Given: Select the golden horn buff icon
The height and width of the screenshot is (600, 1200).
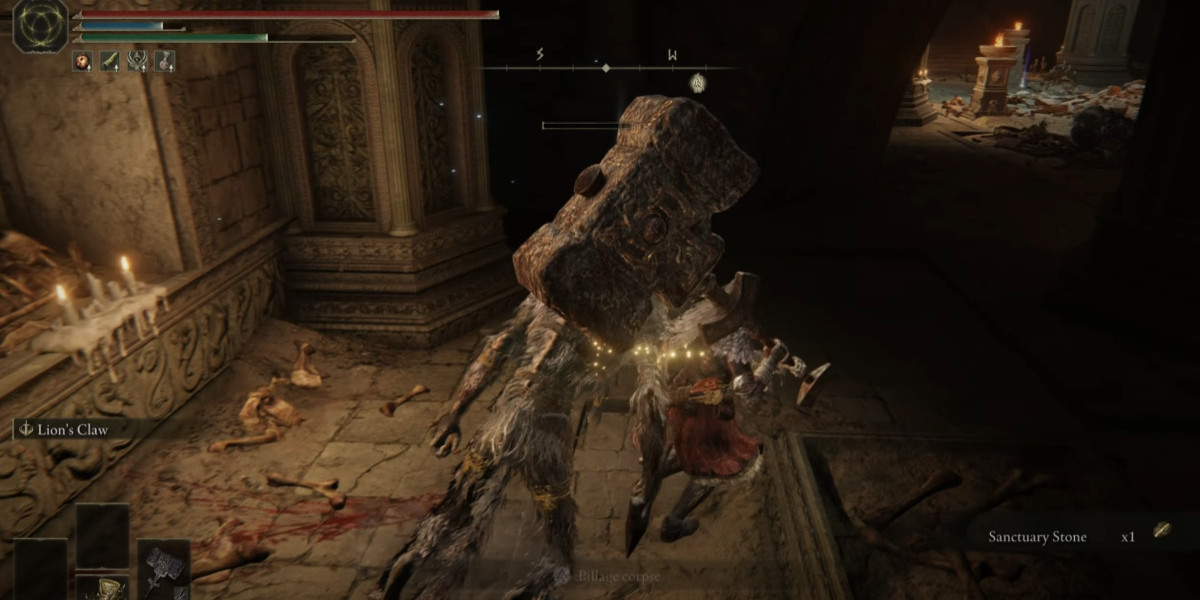Looking at the screenshot, I should click(110, 61).
